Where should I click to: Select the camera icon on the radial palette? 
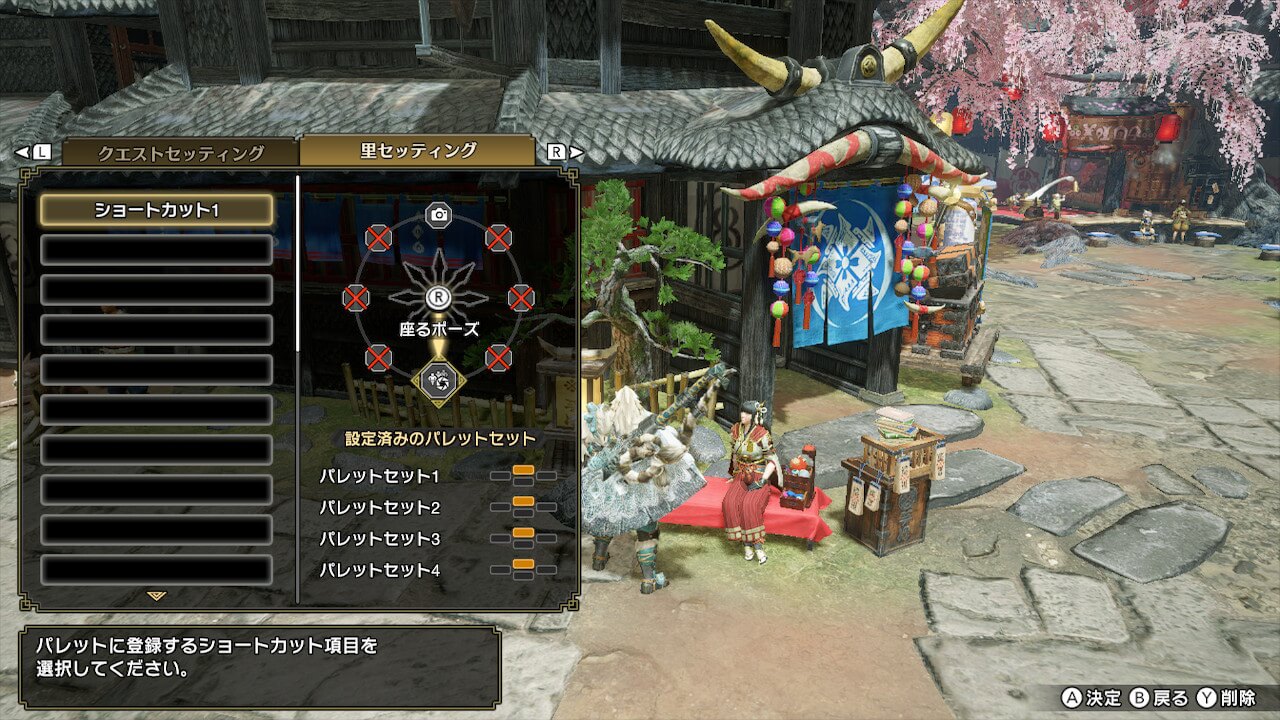pyautogui.click(x=438, y=214)
